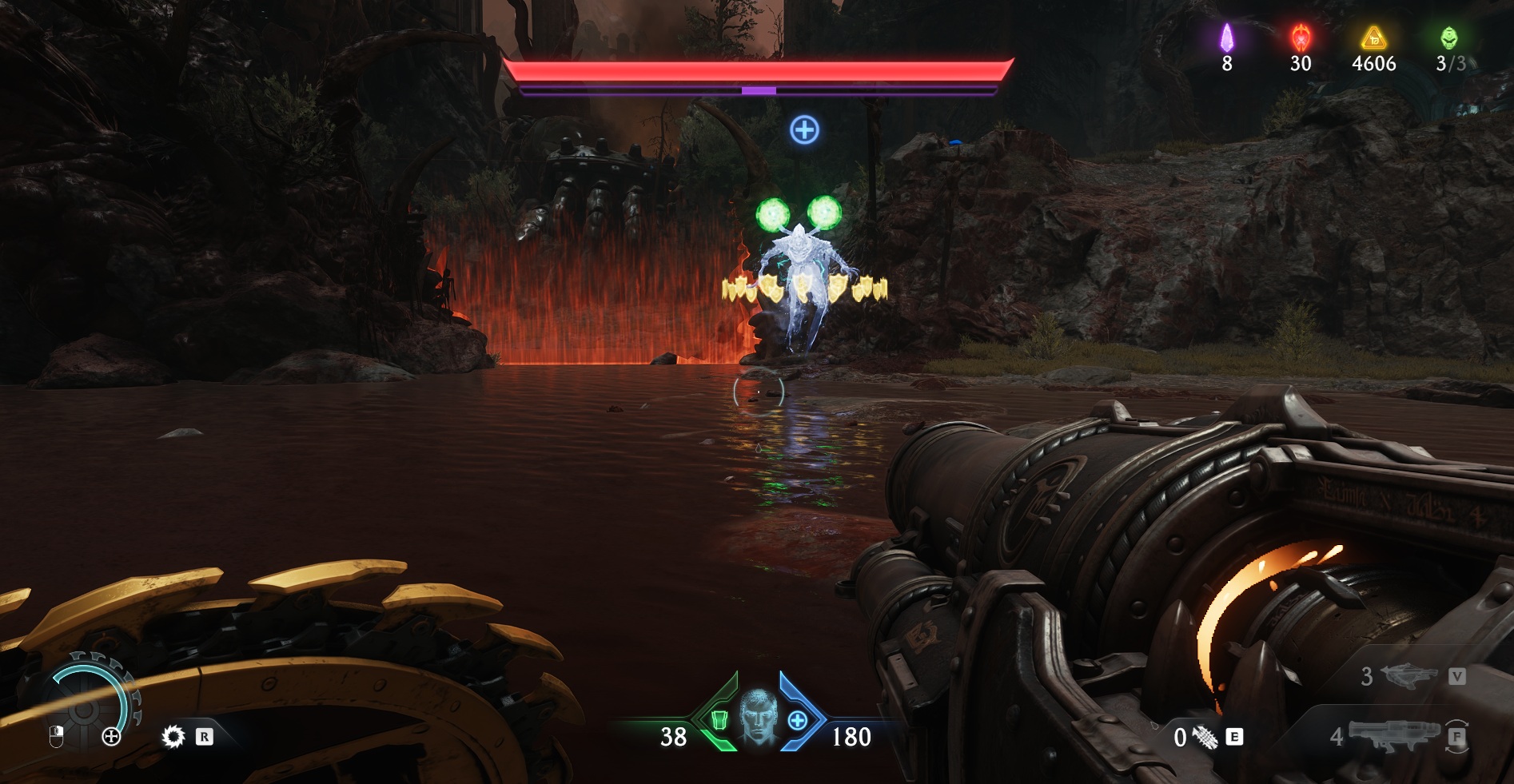Select the green armor icon beside the portrait
The image size is (1514, 784).
719,721
